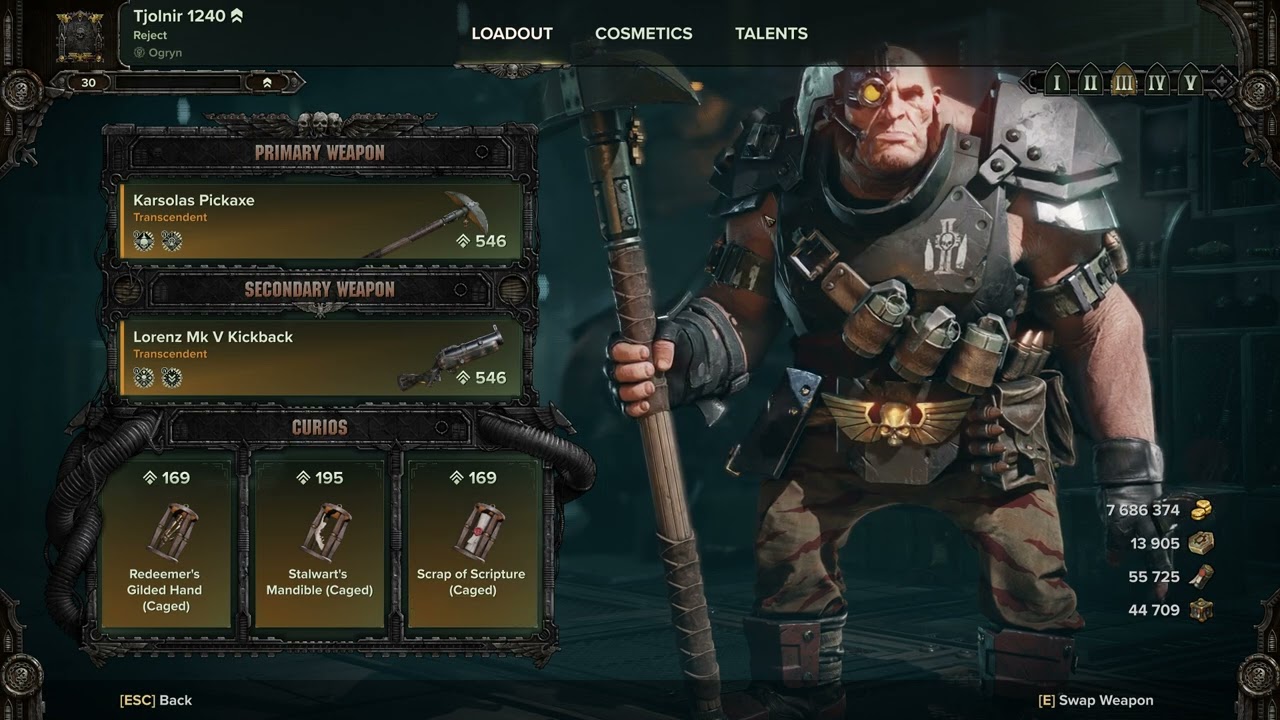This screenshot has height=720, width=1280.
Task: Select the Lorenz Mk V Kickback slot
Action: pyautogui.click(x=321, y=357)
